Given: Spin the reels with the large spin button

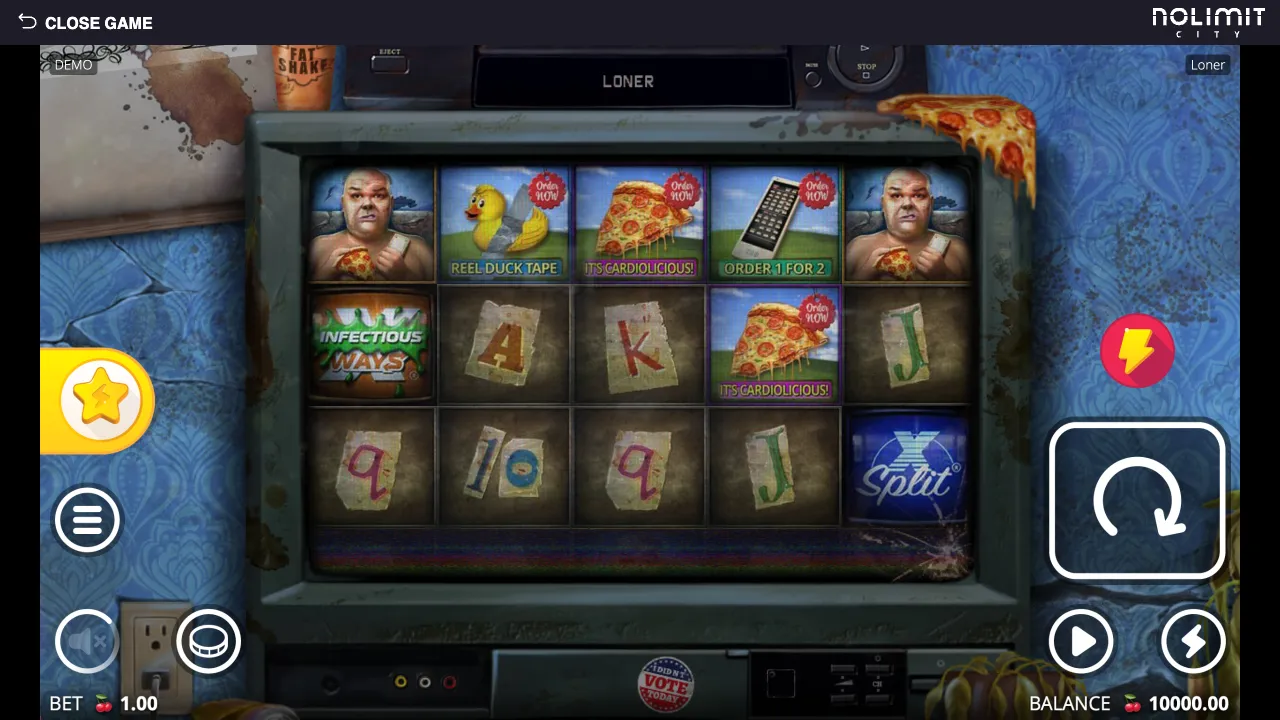Looking at the screenshot, I should click(x=1137, y=501).
